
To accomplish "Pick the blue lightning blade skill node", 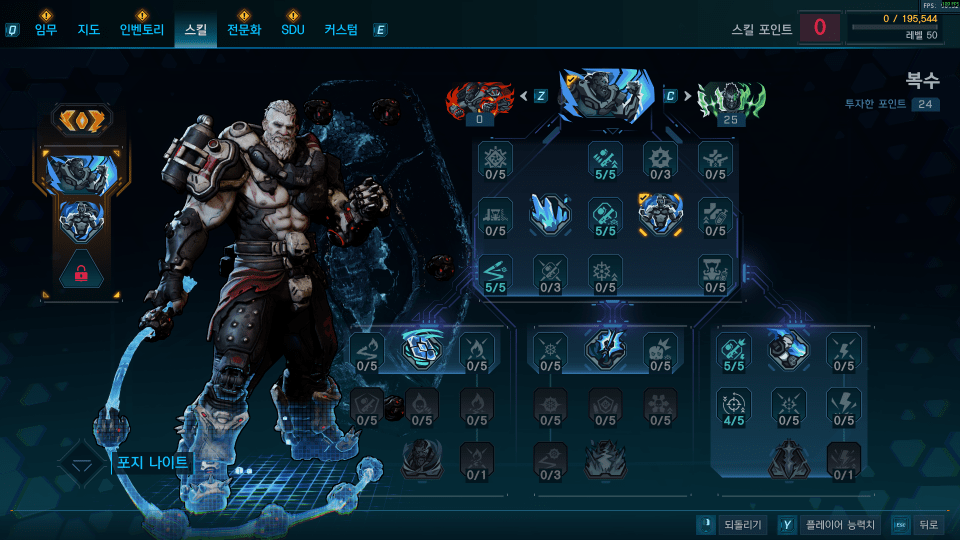I will click(x=605, y=346).
